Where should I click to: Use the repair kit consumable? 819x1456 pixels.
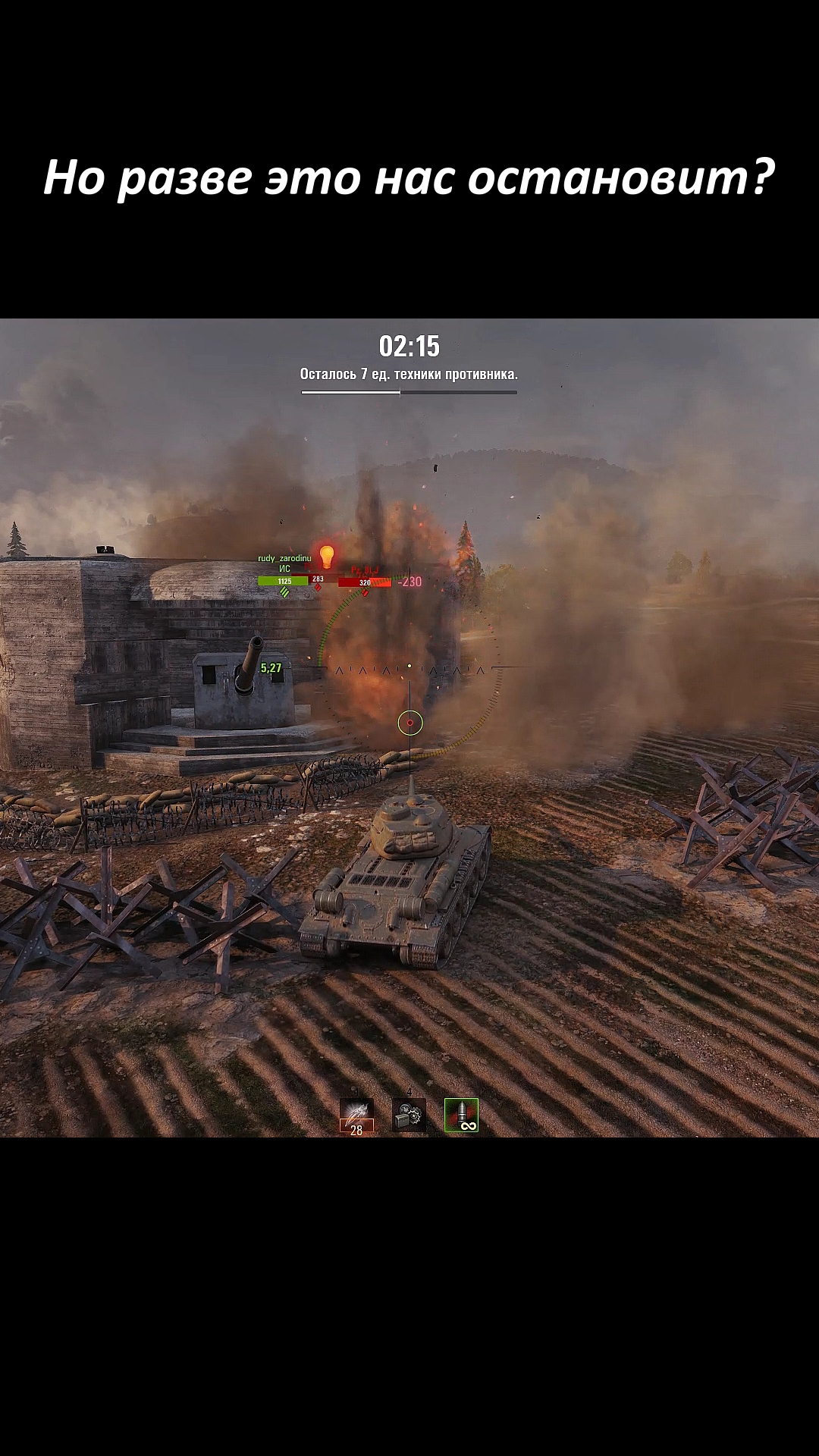(x=409, y=1116)
